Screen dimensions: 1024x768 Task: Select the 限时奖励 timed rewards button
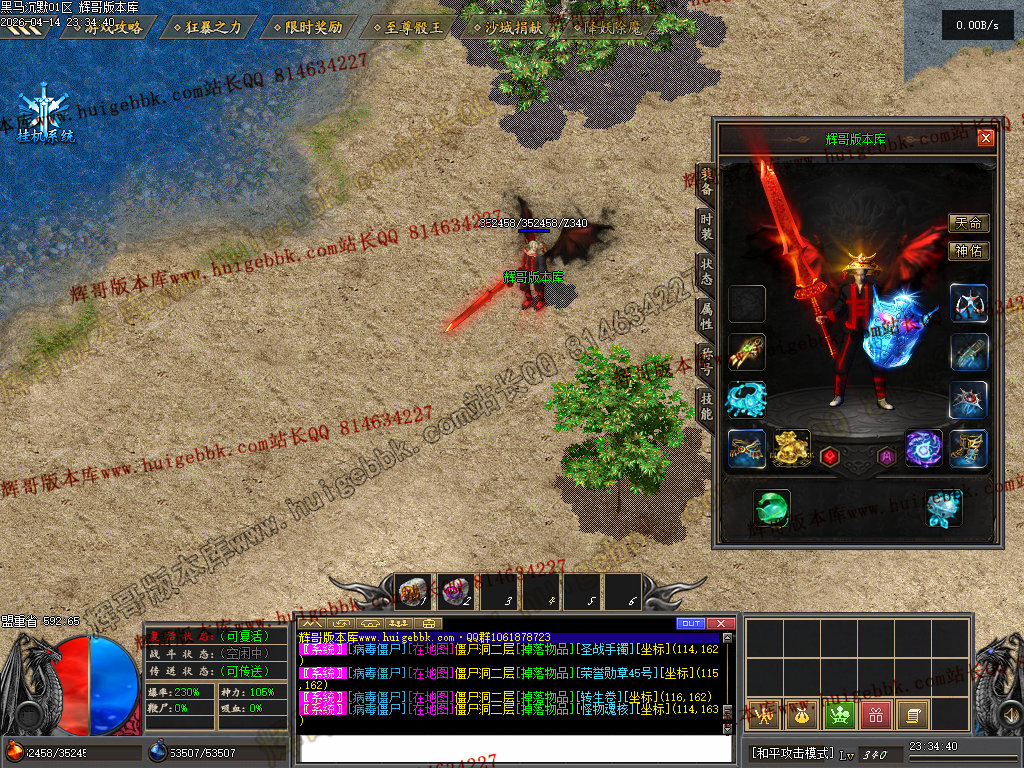307,28
